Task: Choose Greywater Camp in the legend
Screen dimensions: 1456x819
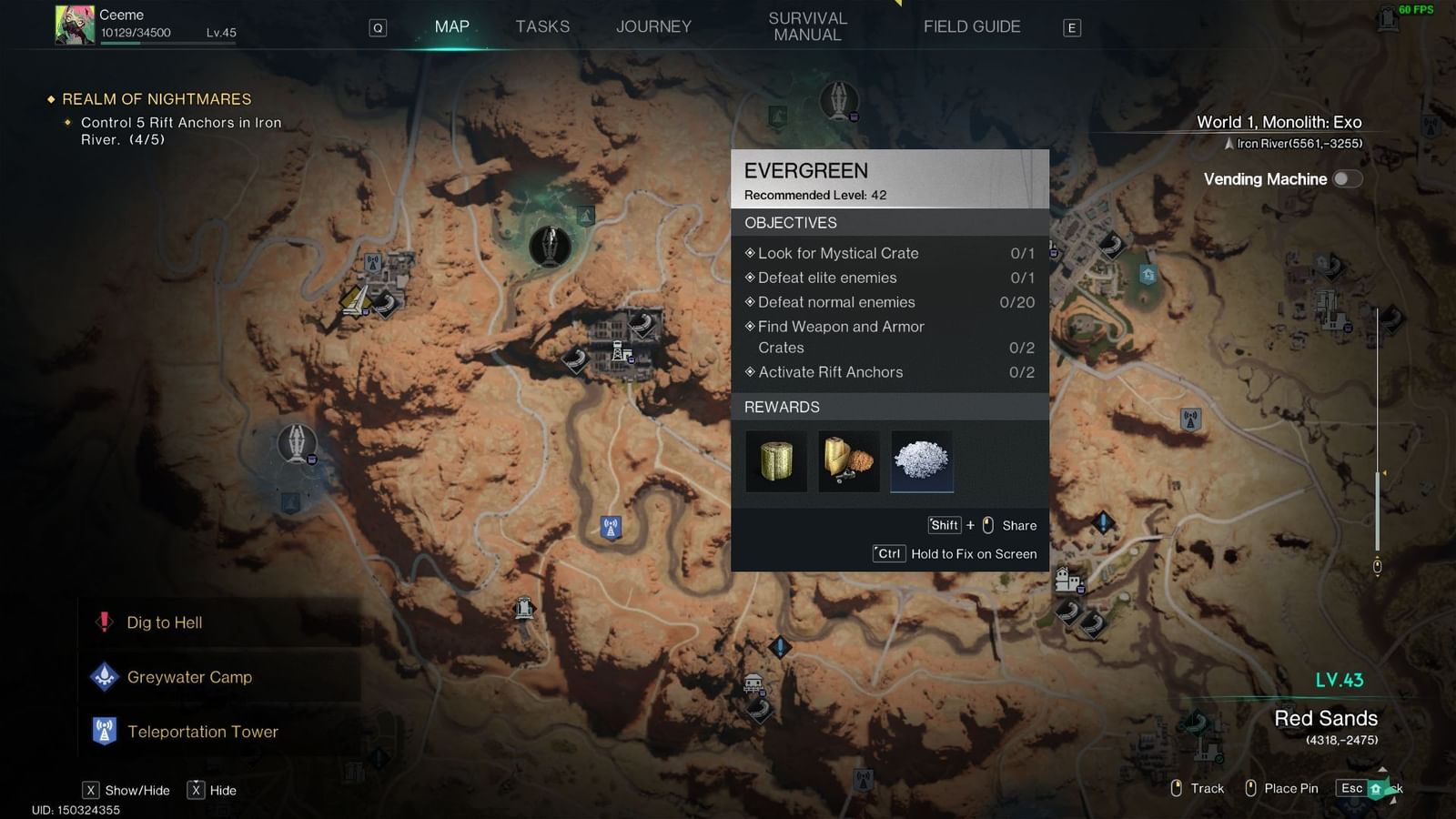Action: (189, 677)
